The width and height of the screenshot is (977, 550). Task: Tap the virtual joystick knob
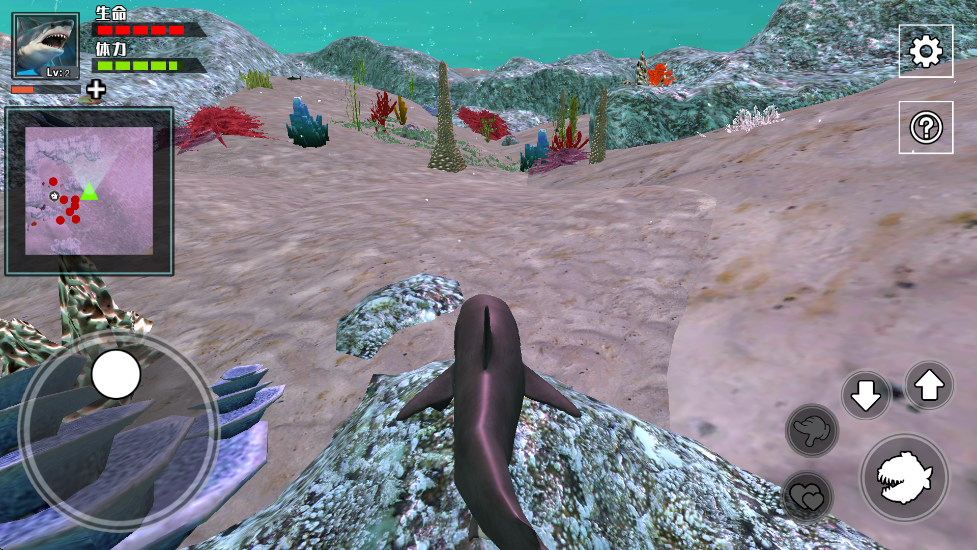click(116, 374)
